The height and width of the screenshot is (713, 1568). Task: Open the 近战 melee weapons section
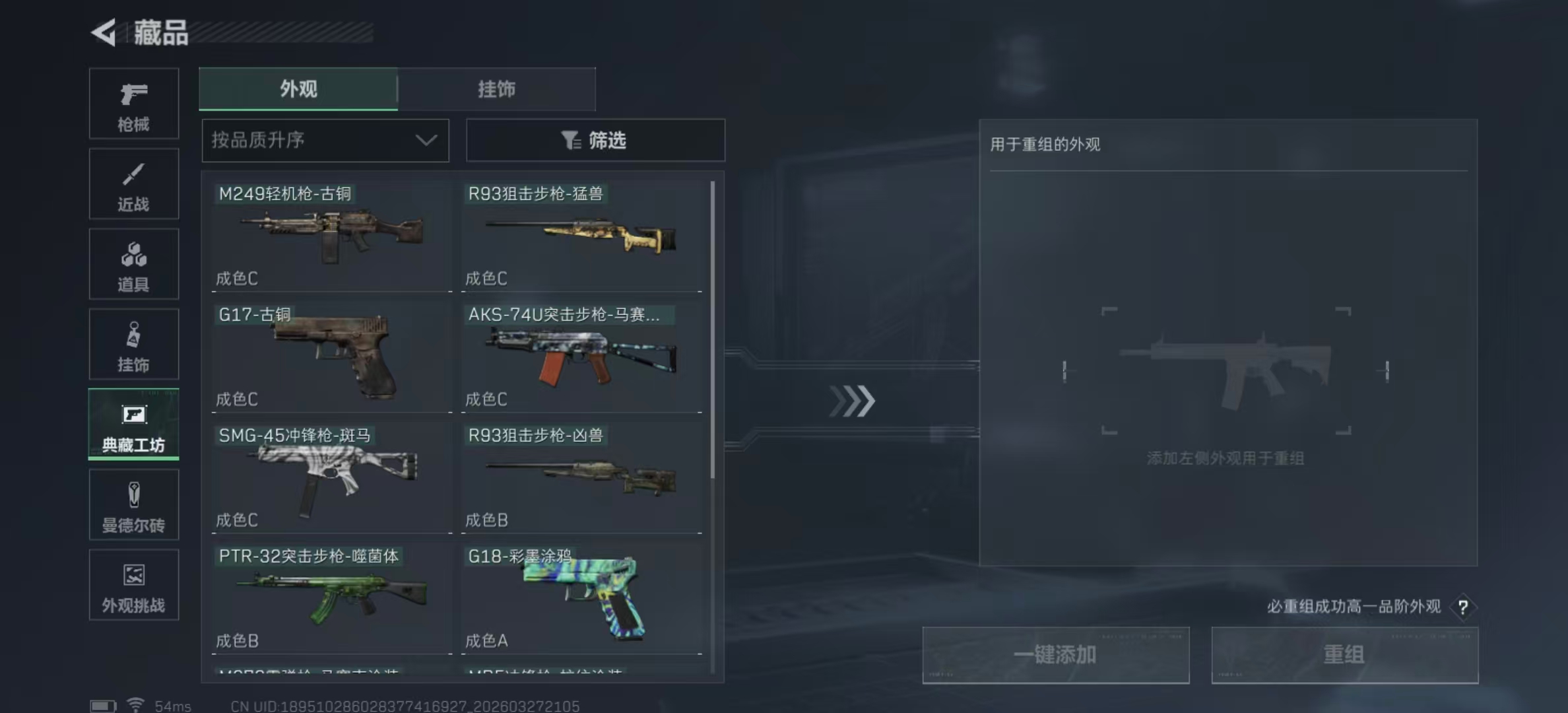[x=133, y=183]
